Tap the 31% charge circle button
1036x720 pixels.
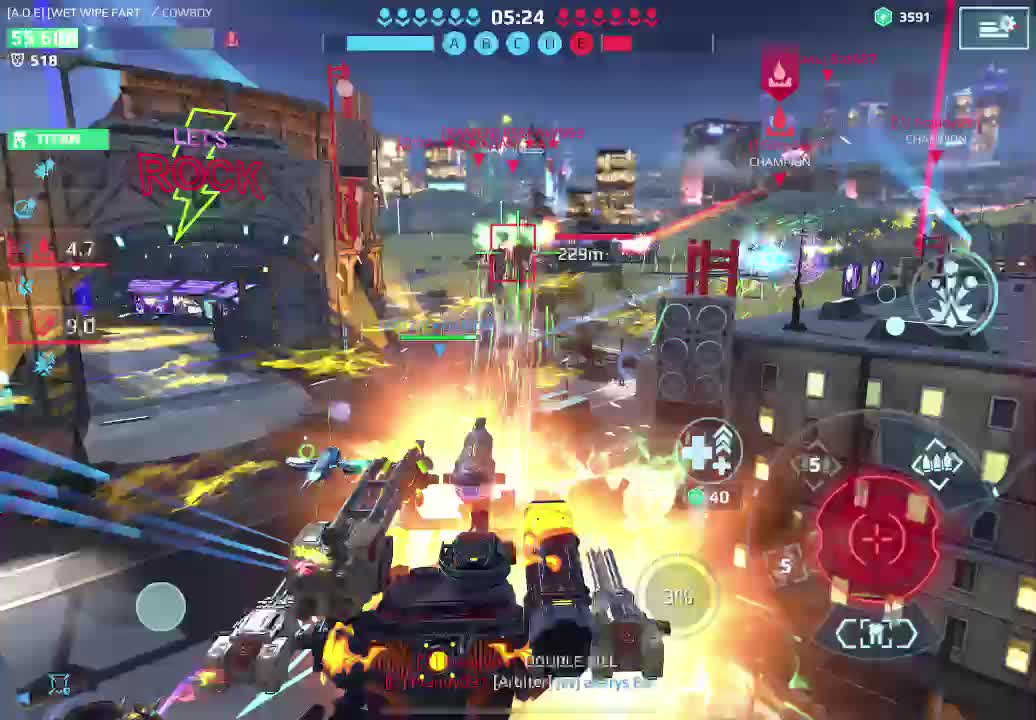click(x=678, y=597)
